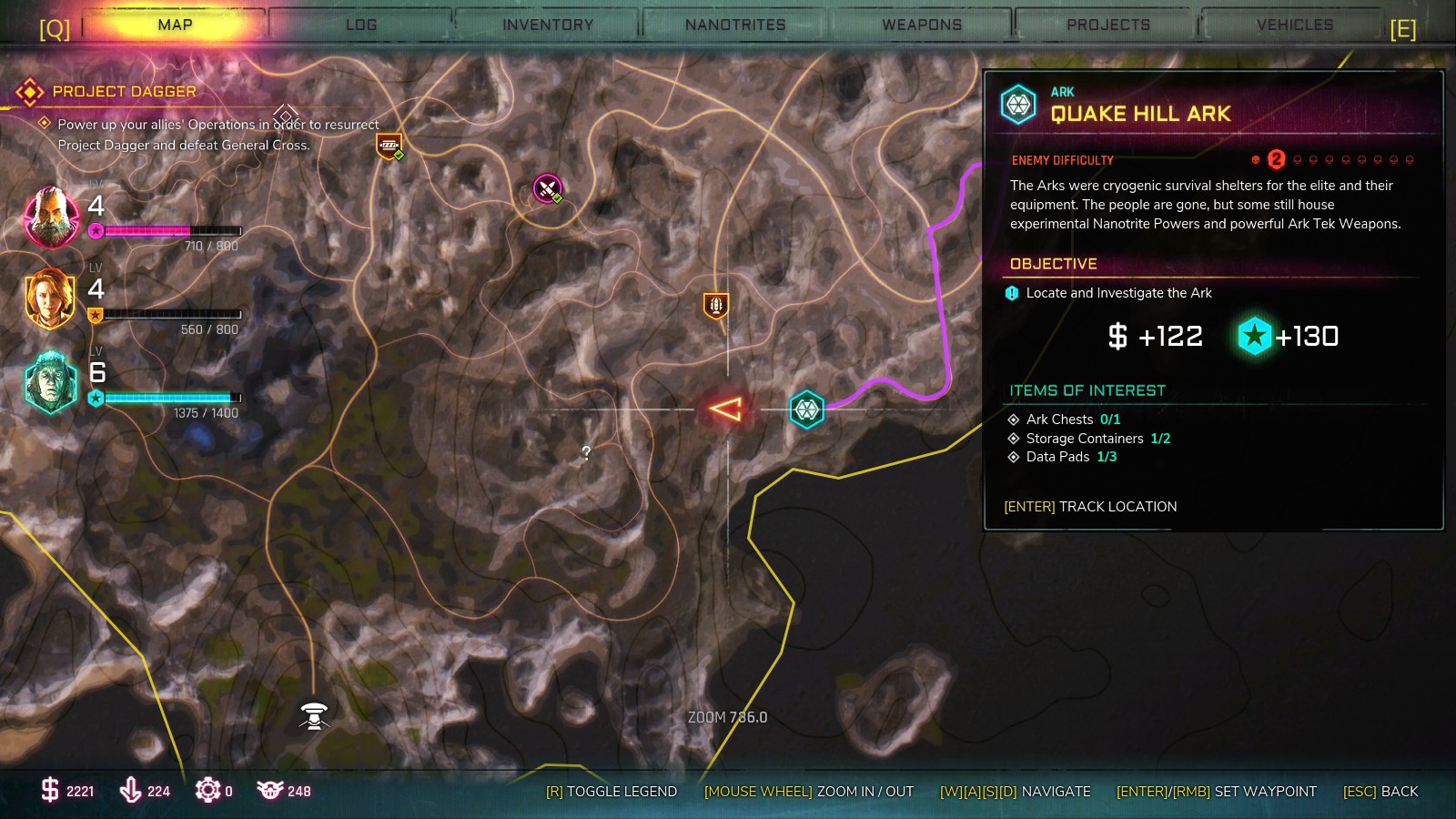Select the bearded ally portrait
This screenshot has height=819, width=1456.
(51, 217)
